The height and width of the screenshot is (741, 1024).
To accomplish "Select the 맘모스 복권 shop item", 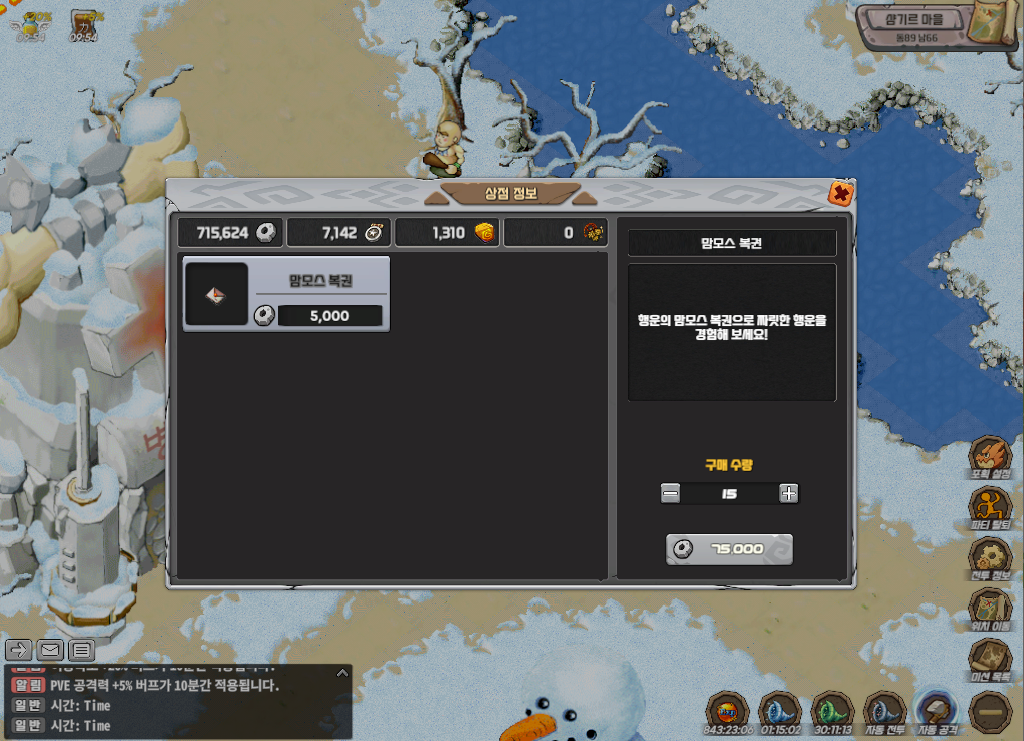I will coord(286,293).
